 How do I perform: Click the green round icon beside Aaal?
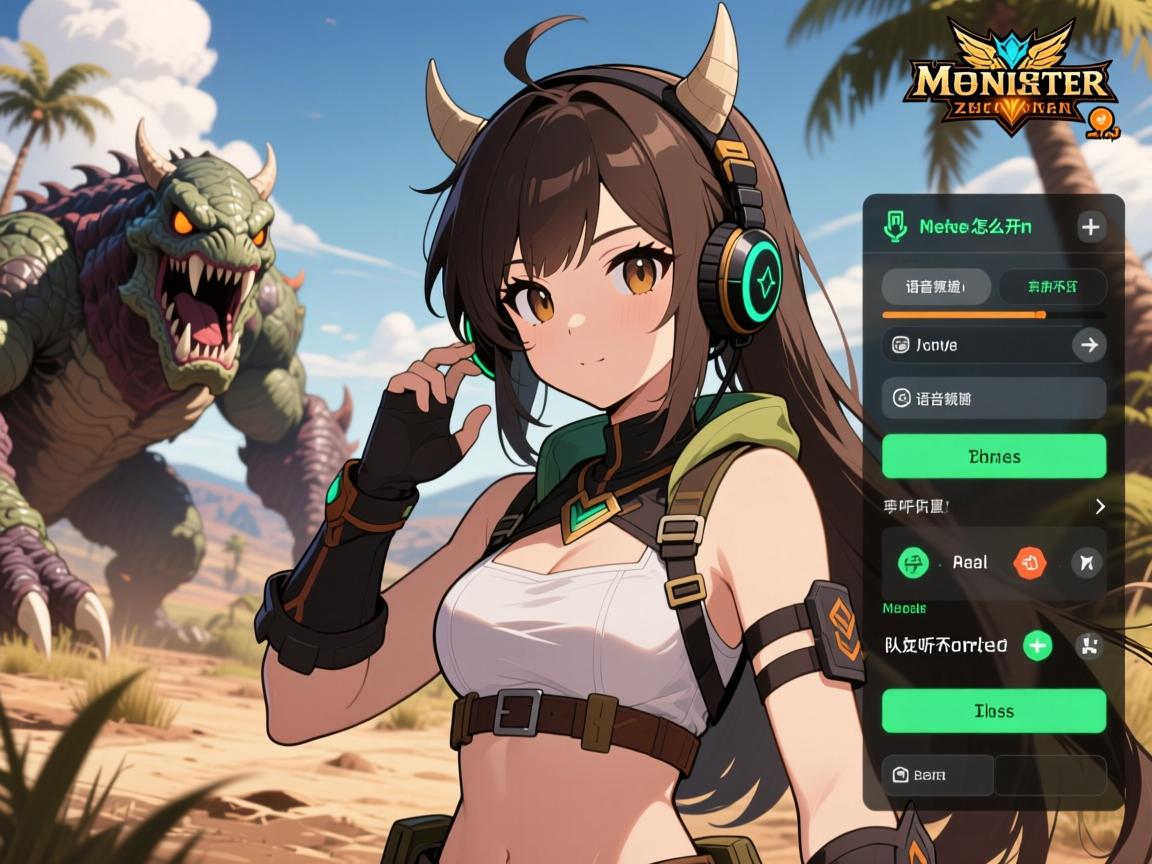click(x=913, y=562)
